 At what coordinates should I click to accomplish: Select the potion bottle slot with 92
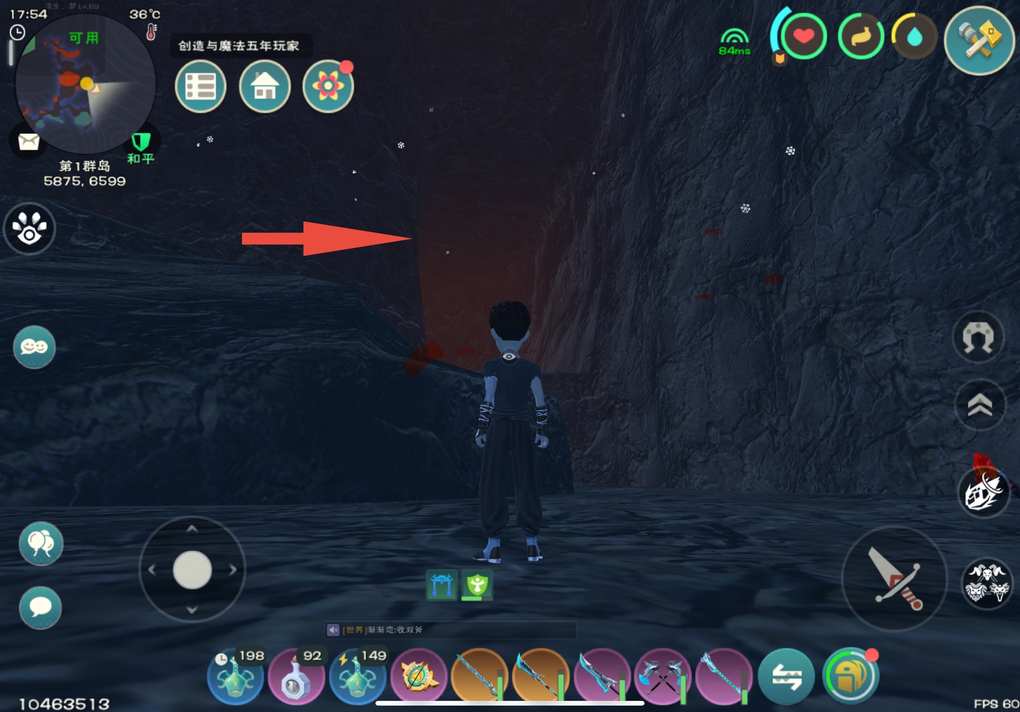coord(296,677)
